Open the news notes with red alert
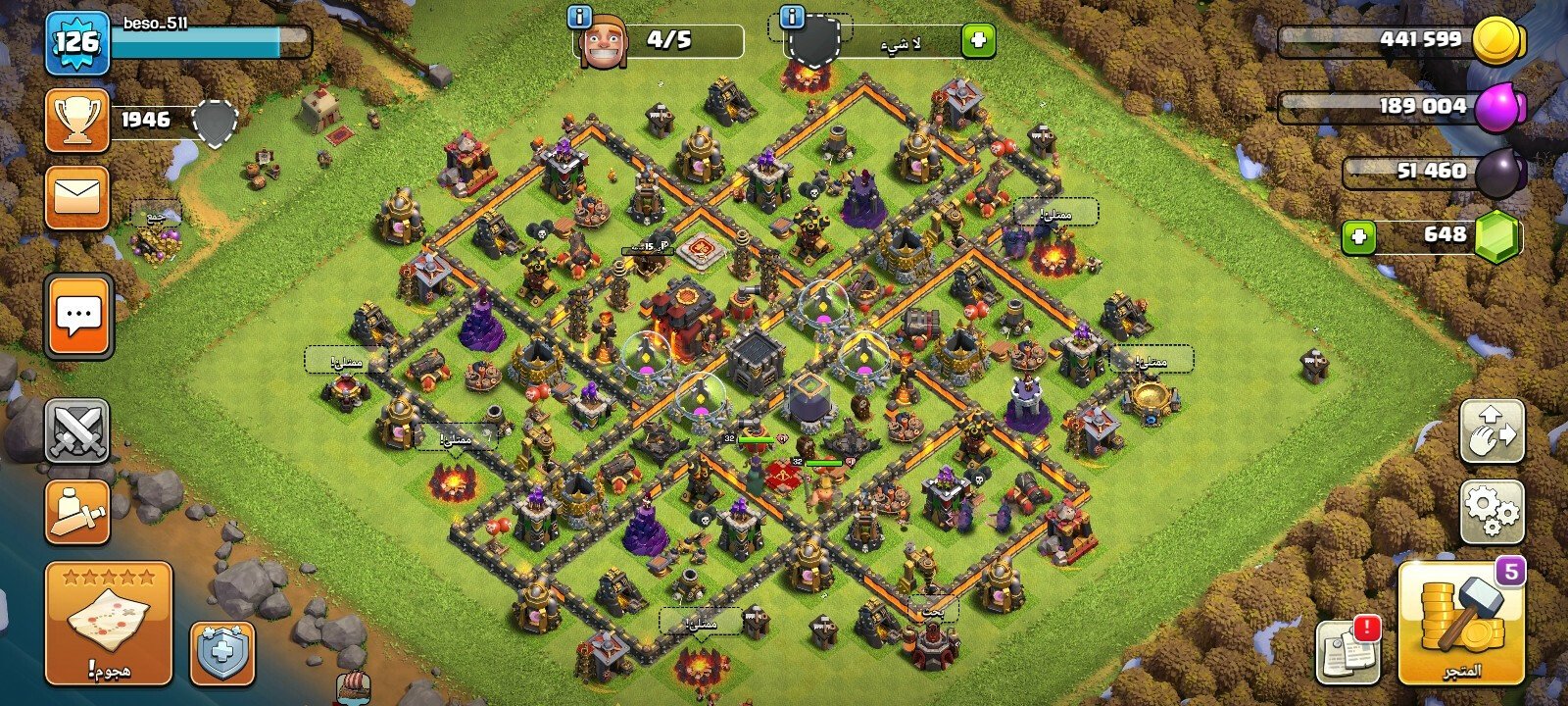The image size is (1568, 706). pos(1347,650)
